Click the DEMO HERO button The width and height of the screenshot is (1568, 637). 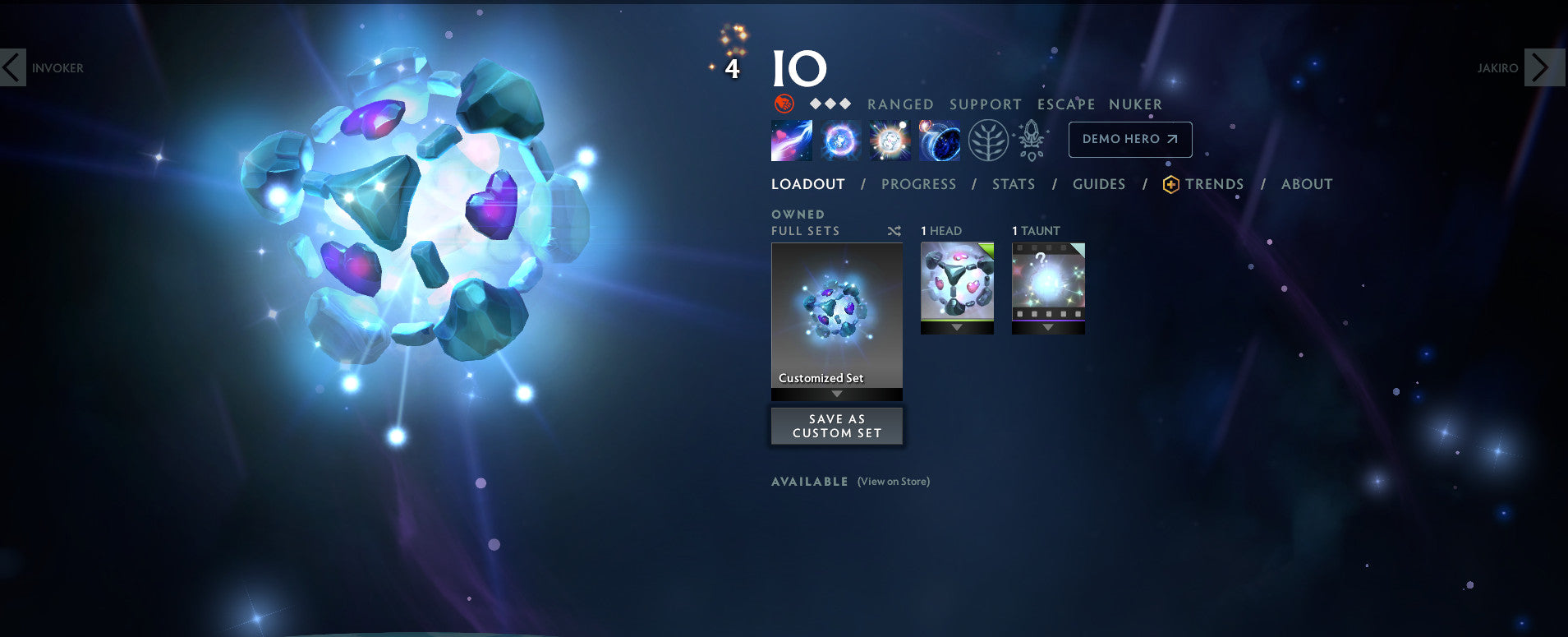point(1129,139)
